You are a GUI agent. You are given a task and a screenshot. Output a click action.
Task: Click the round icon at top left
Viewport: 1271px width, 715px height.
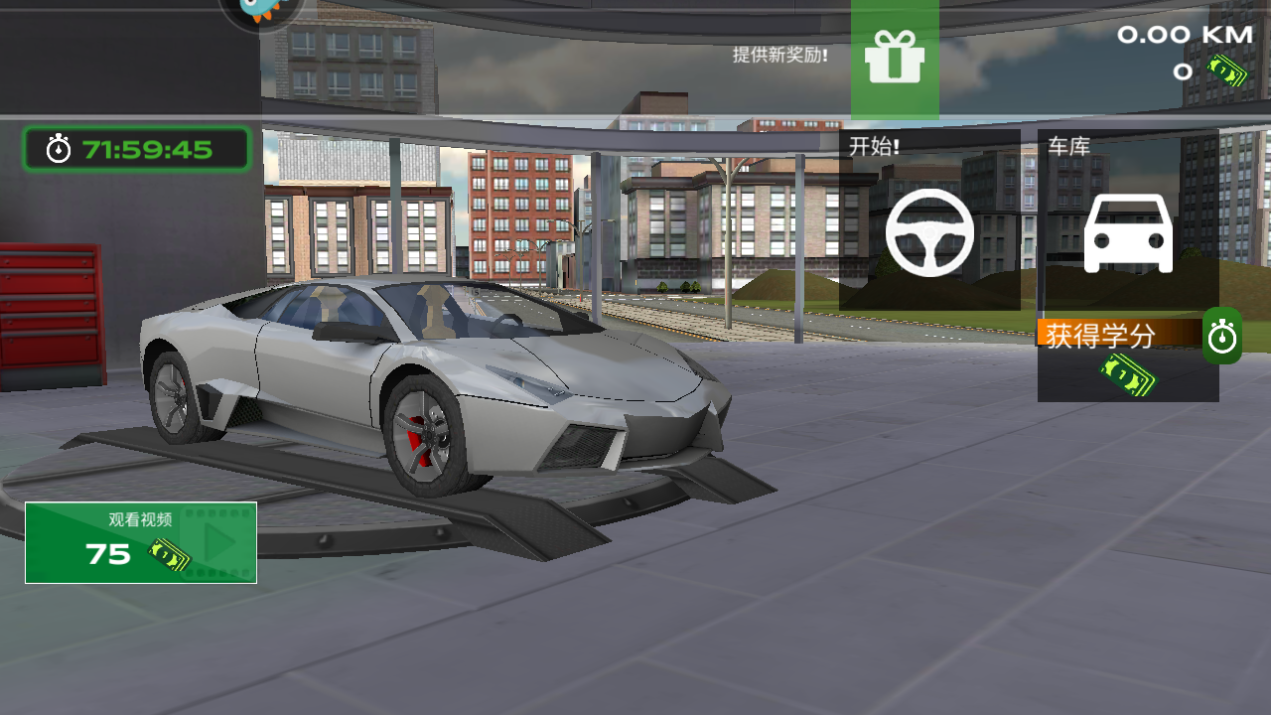click(x=262, y=12)
